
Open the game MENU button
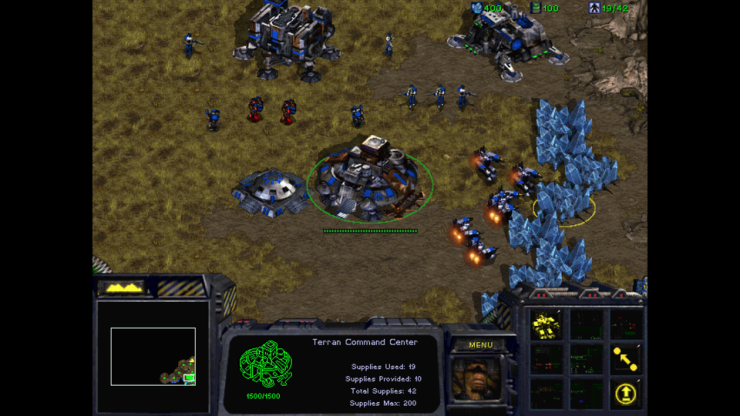click(x=481, y=345)
